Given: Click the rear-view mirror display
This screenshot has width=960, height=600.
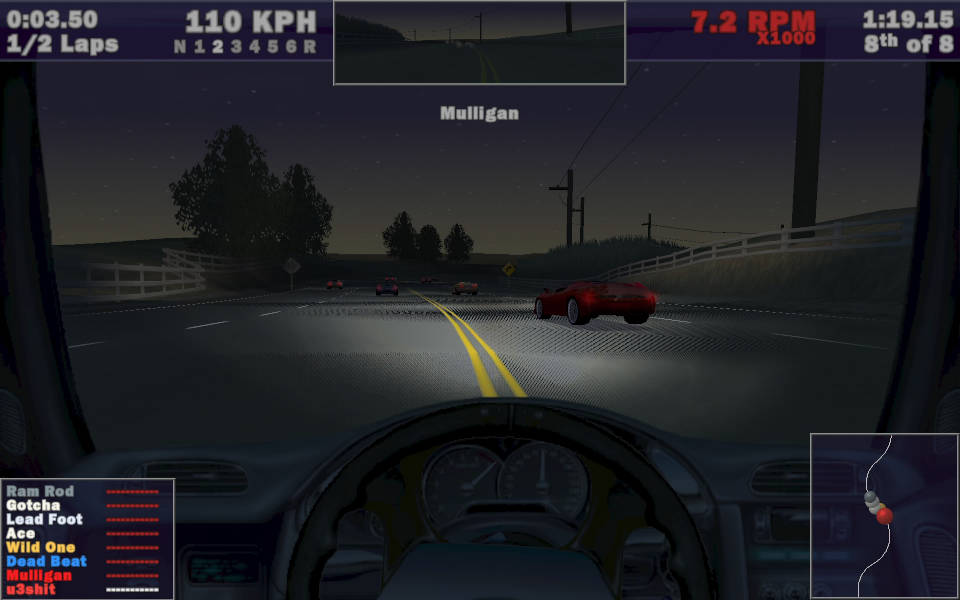Looking at the screenshot, I should (479, 43).
